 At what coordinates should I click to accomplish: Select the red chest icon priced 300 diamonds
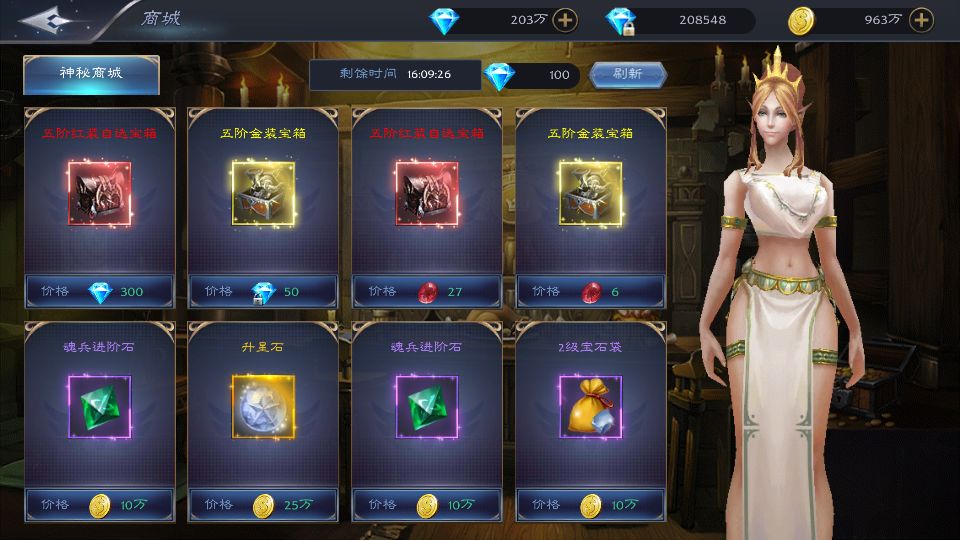pyautogui.click(x=99, y=191)
